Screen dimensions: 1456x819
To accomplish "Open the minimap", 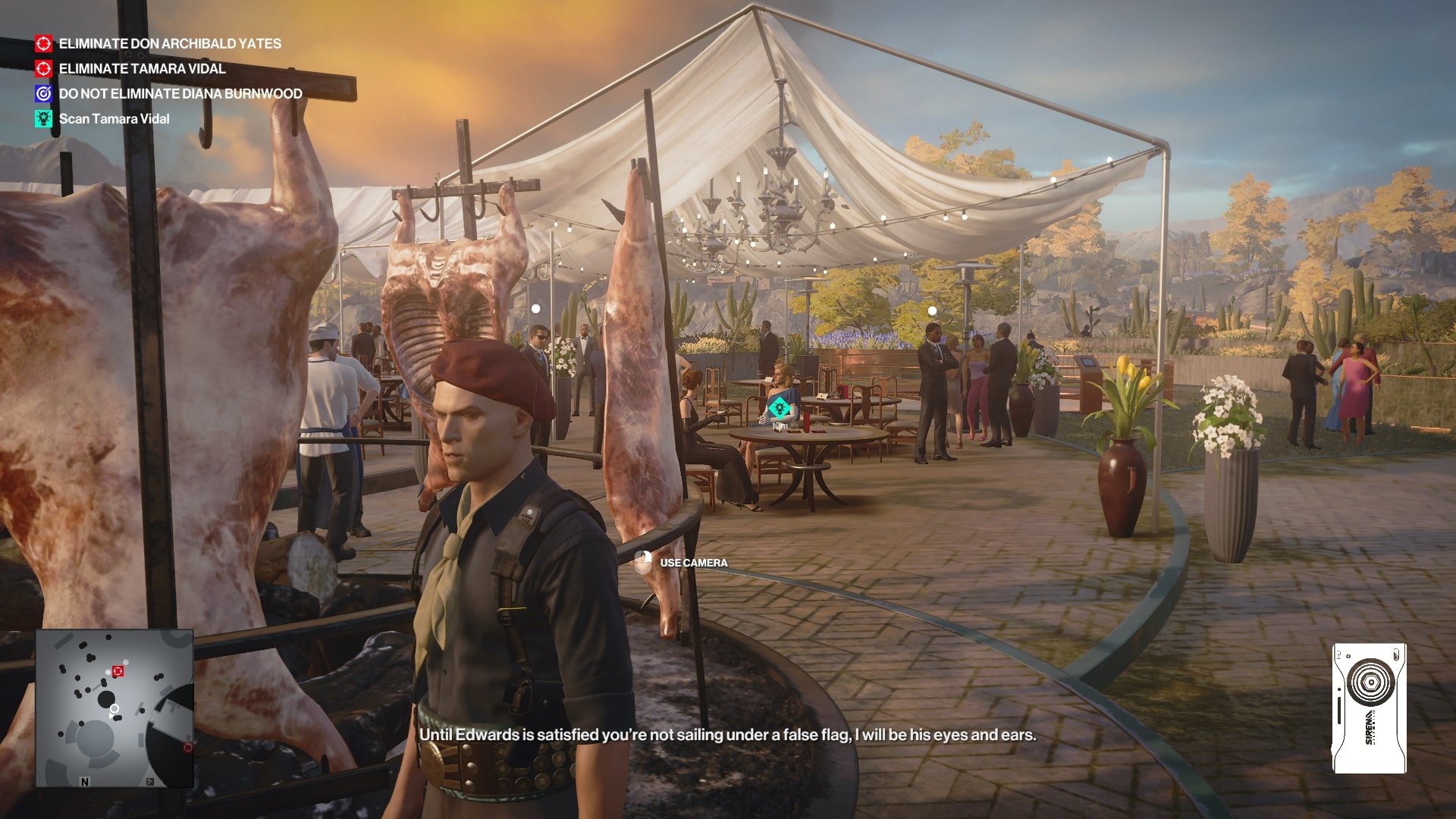I will [115, 708].
